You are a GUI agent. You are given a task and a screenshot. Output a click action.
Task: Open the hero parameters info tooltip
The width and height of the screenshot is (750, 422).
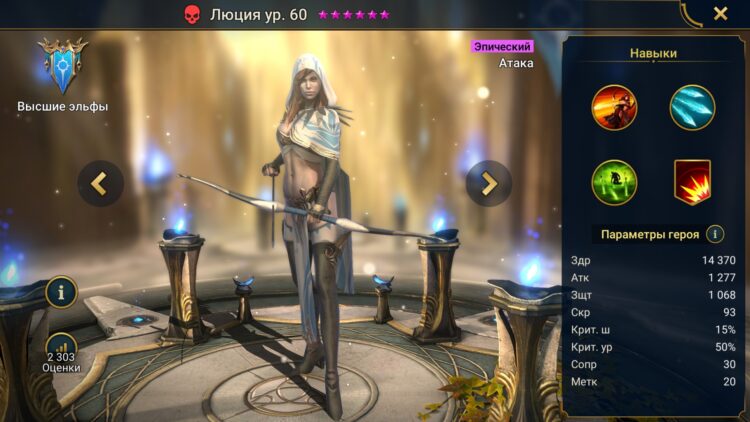tap(715, 234)
